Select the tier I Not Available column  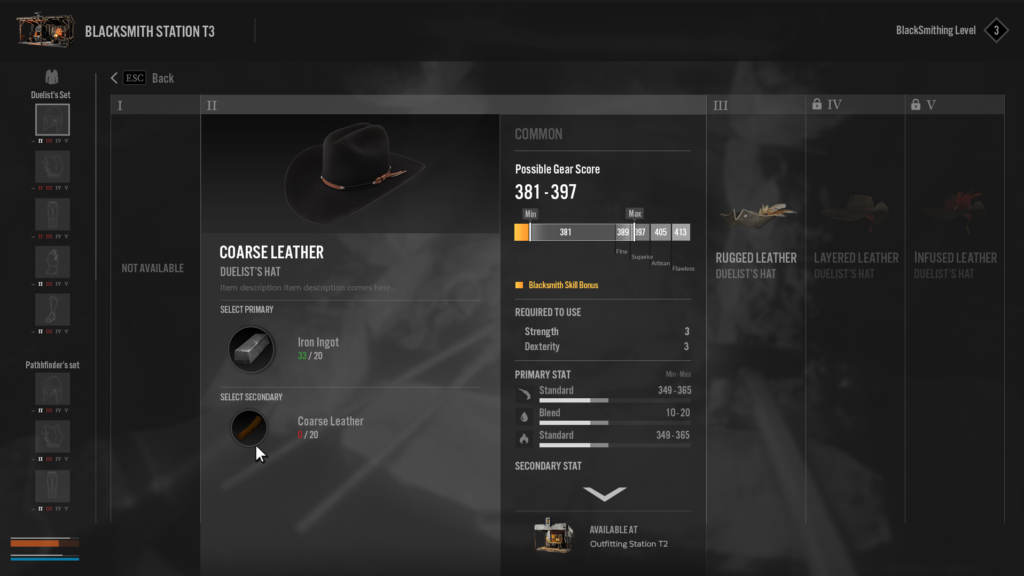(153, 268)
